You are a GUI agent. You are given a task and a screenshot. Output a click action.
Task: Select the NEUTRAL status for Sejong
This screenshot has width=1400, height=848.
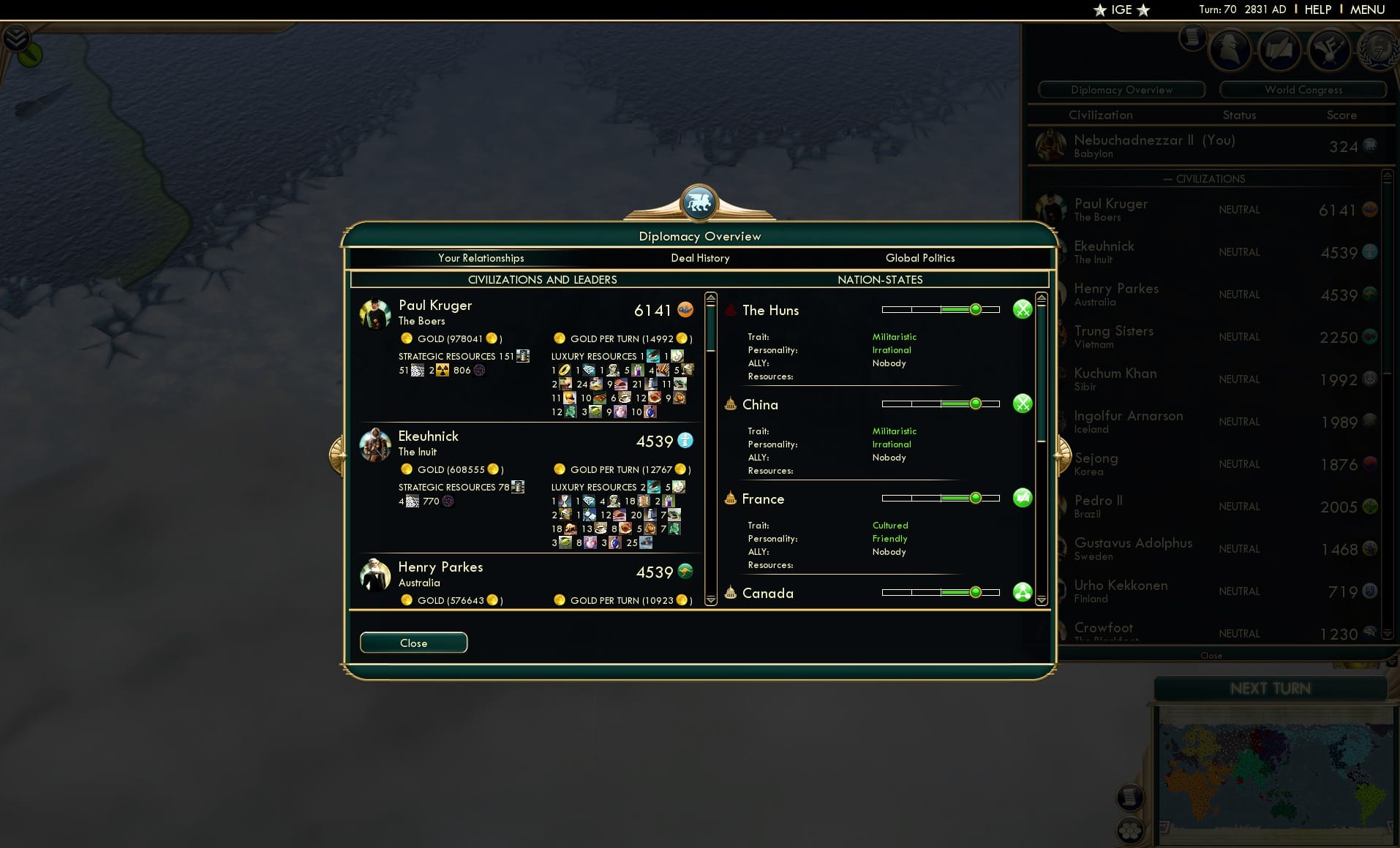pyautogui.click(x=1240, y=463)
